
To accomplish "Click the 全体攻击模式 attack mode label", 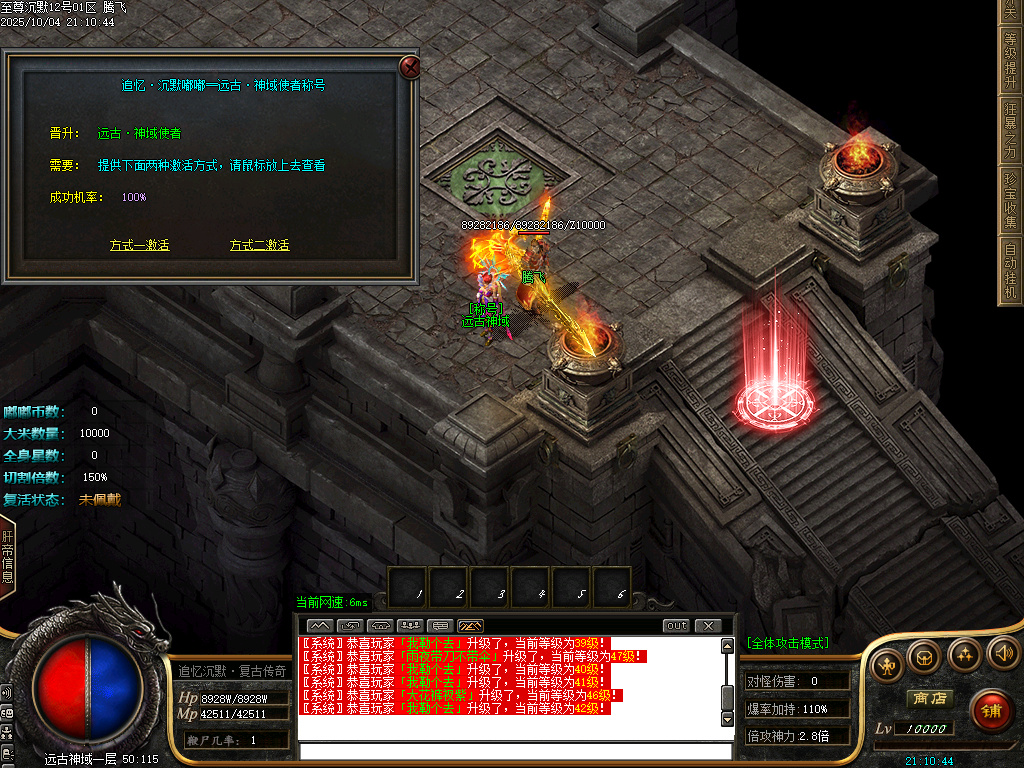I will (x=787, y=643).
